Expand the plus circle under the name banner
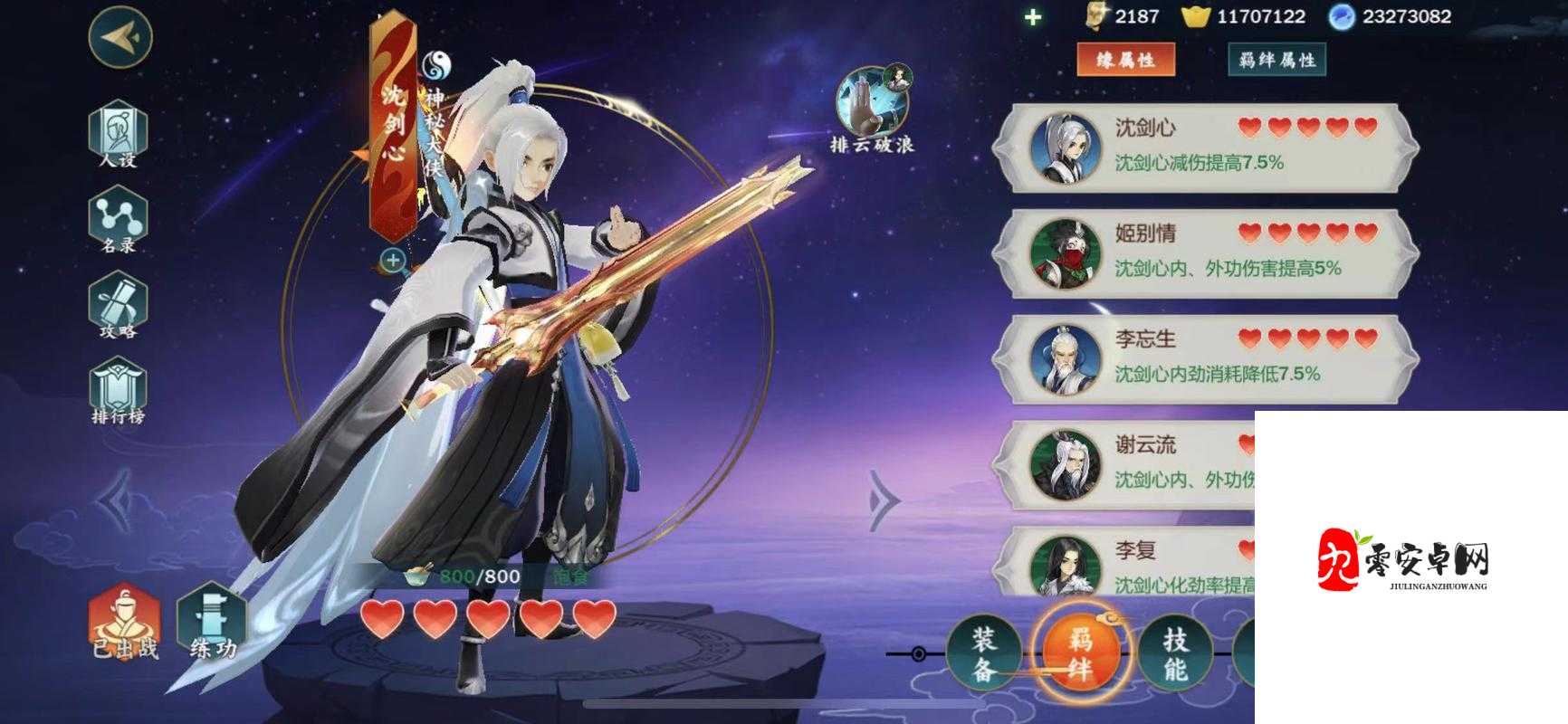 393,262
